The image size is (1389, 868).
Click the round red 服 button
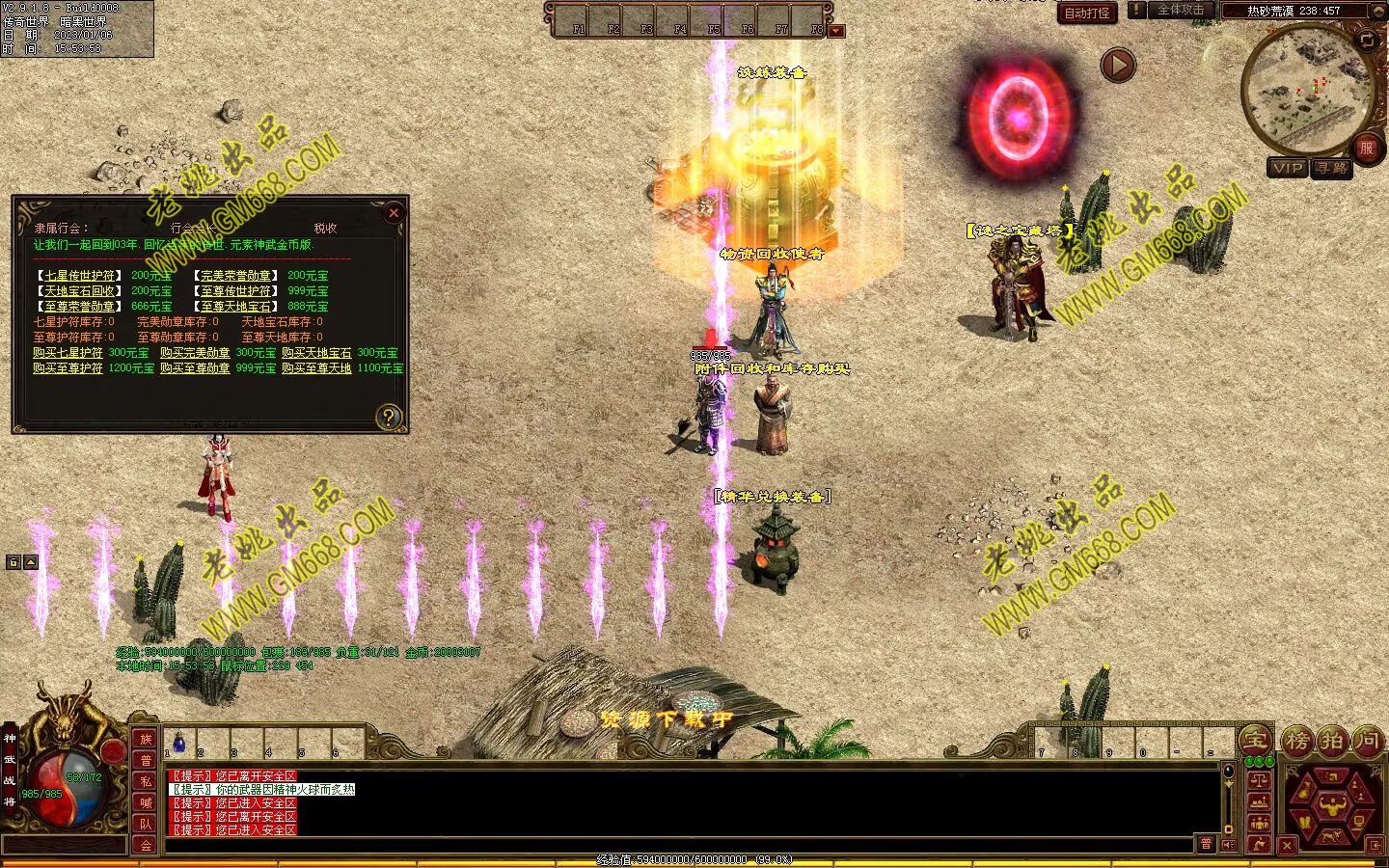pyautogui.click(x=1366, y=148)
